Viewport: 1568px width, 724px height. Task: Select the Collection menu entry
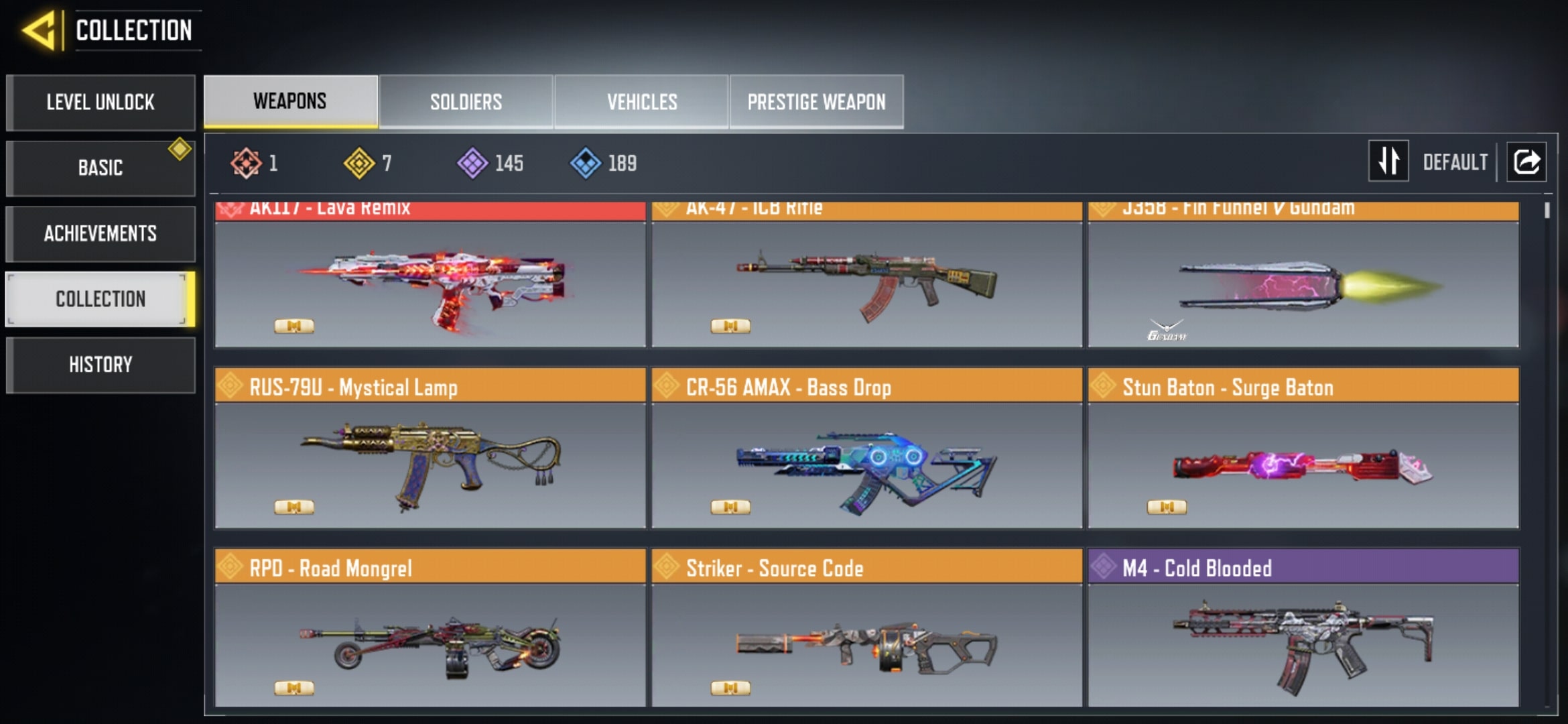[x=101, y=299]
